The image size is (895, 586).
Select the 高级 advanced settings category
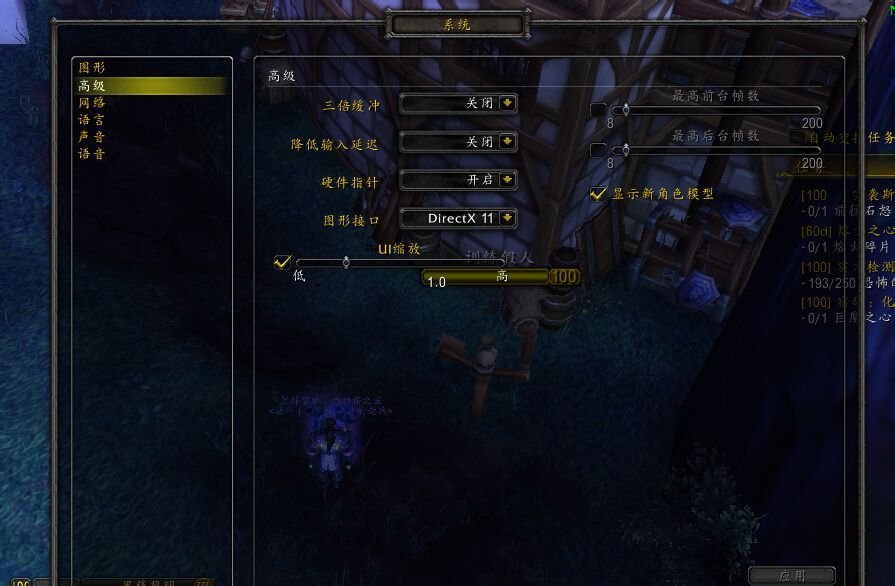(92, 86)
